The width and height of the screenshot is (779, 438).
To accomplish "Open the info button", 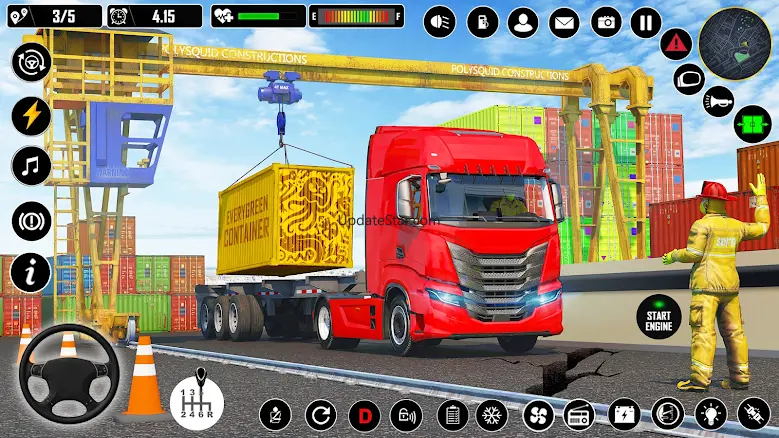I will 31,271.
